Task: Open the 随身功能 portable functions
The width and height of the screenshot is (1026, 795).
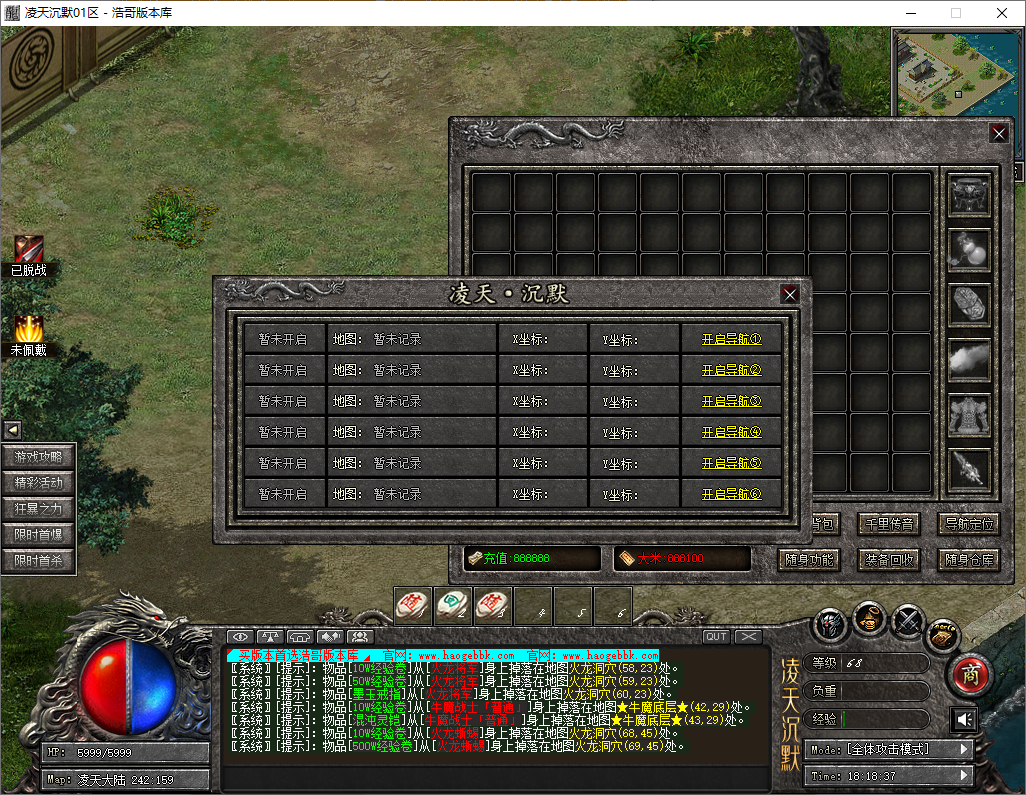Action: coord(808,559)
